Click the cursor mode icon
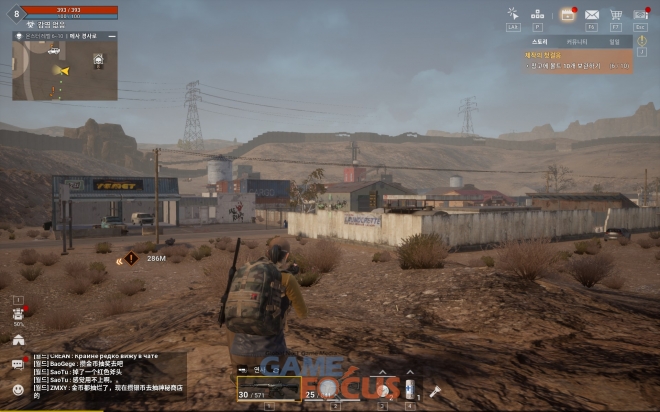This screenshot has height=412, width=660. point(513,14)
